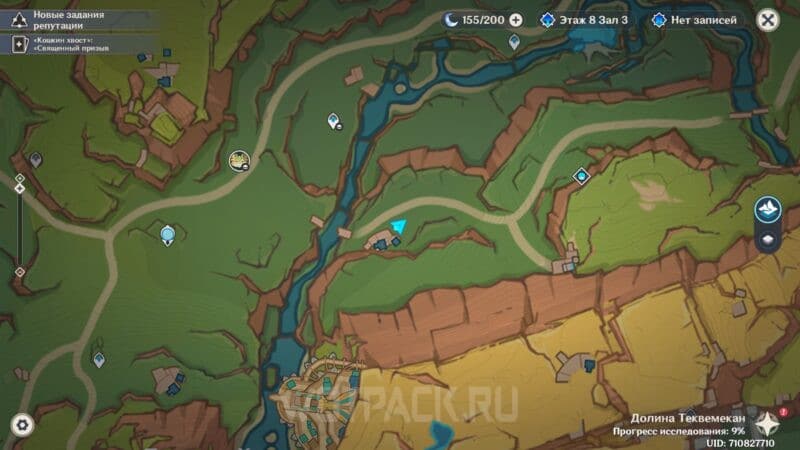The width and height of the screenshot is (800, 450).
Task: Open the compass star with red alert
Action: [768, 422]
